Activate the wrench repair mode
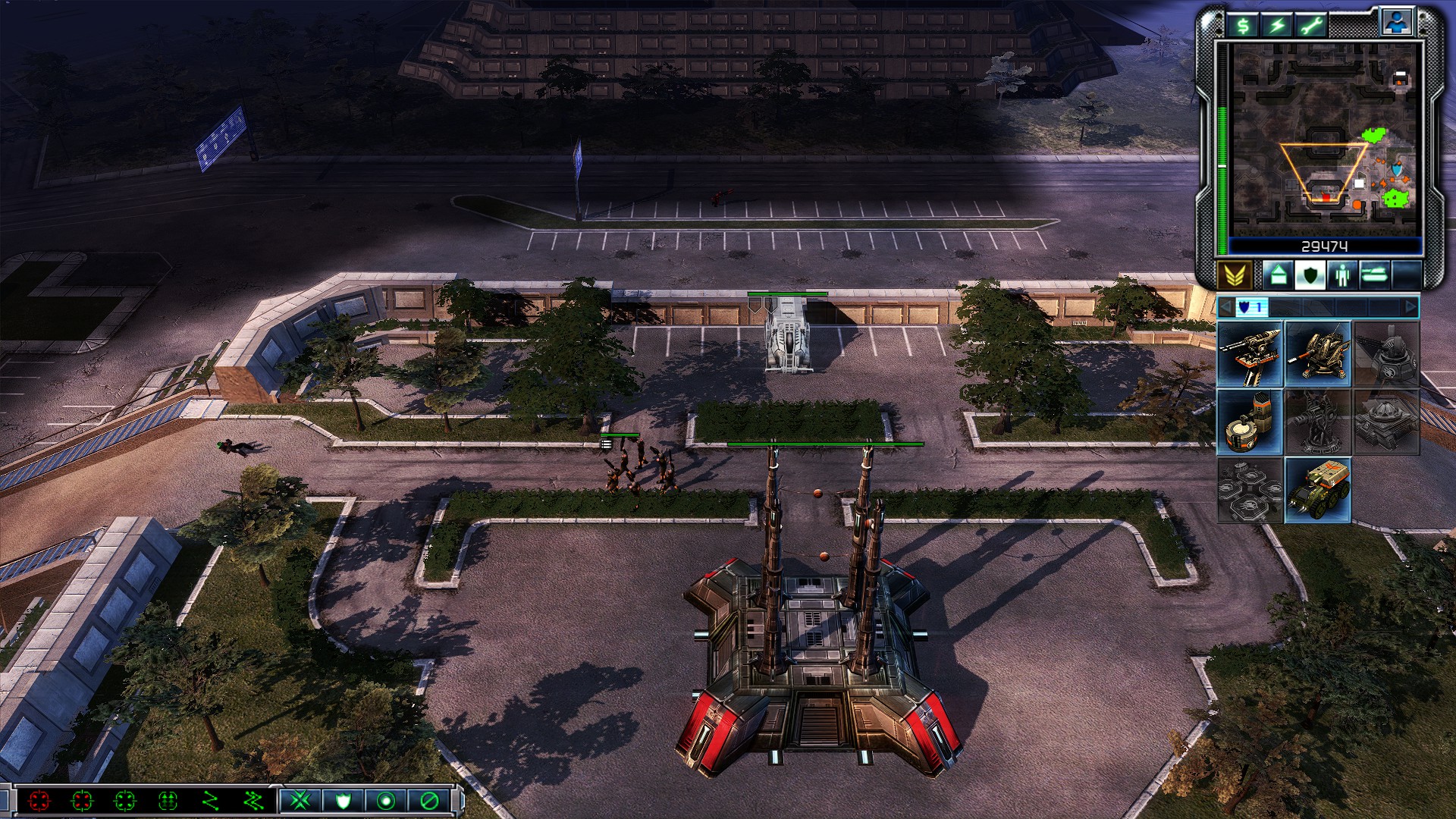The image size is (1456, 819). [1312, 27]
